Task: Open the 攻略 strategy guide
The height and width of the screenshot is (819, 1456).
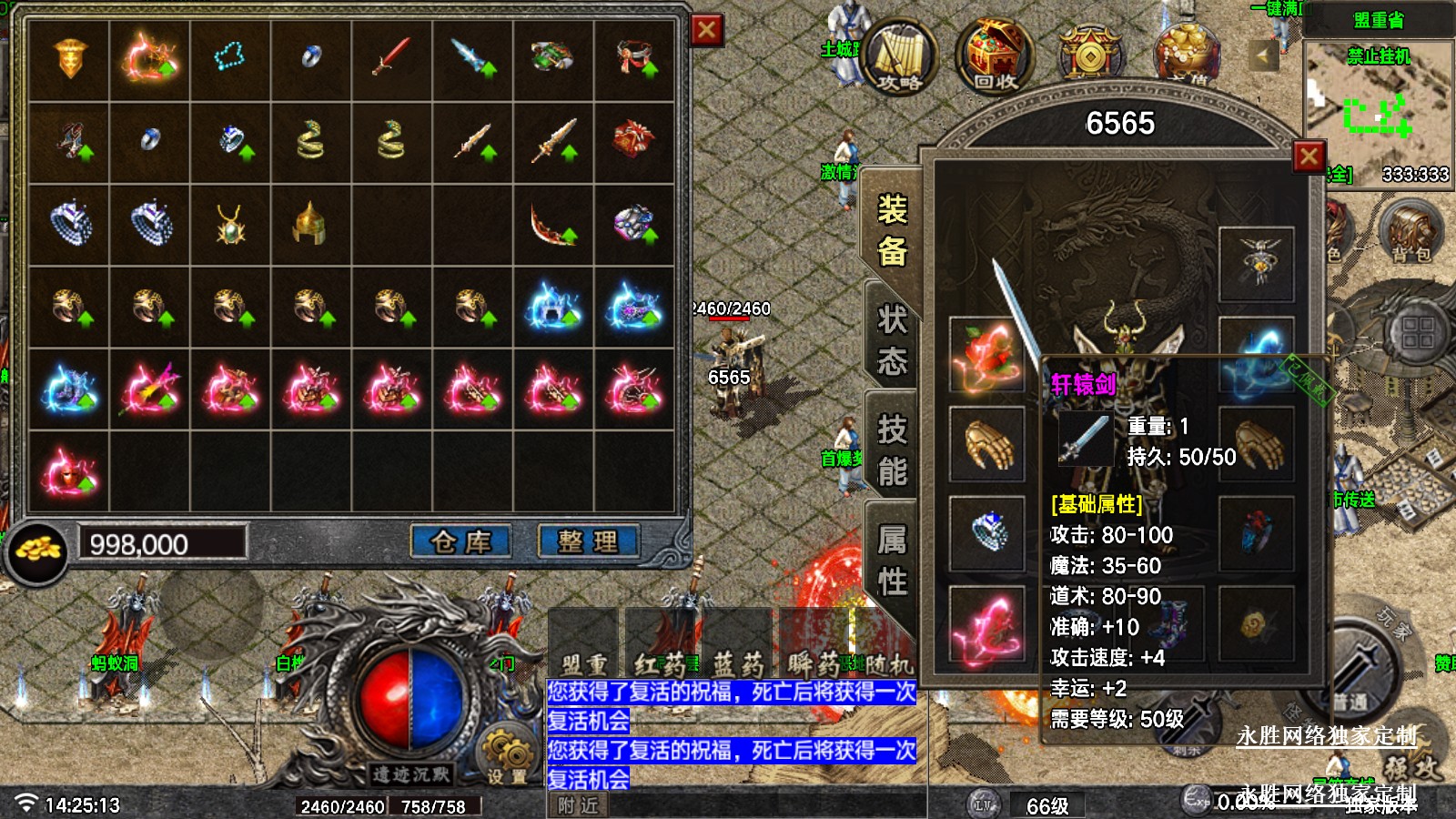Action: tap(899, 56)
